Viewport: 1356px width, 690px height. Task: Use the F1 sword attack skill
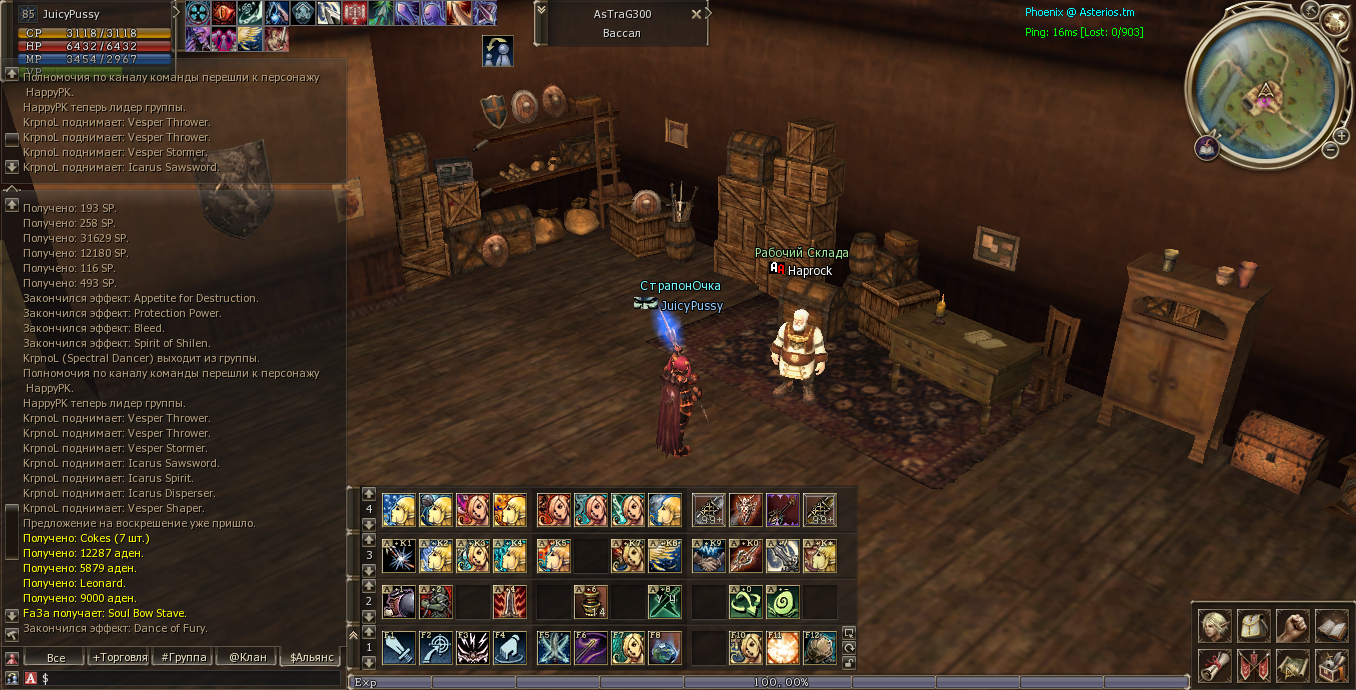pyautogui.click(x=399, y=648)
